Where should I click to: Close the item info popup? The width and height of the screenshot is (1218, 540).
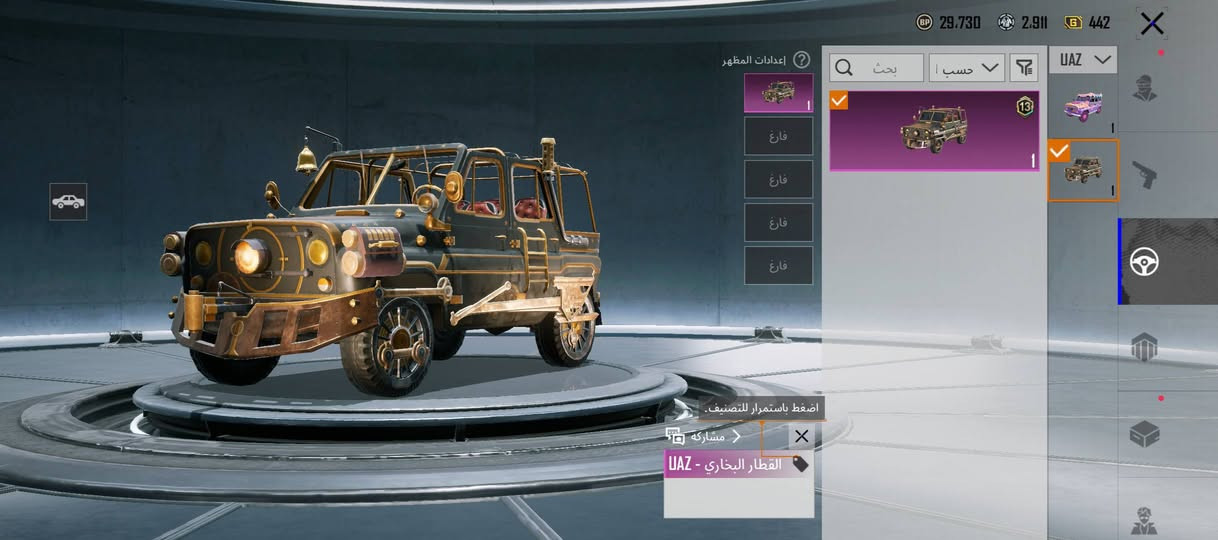pyautogui.click(x=801, y=436)
